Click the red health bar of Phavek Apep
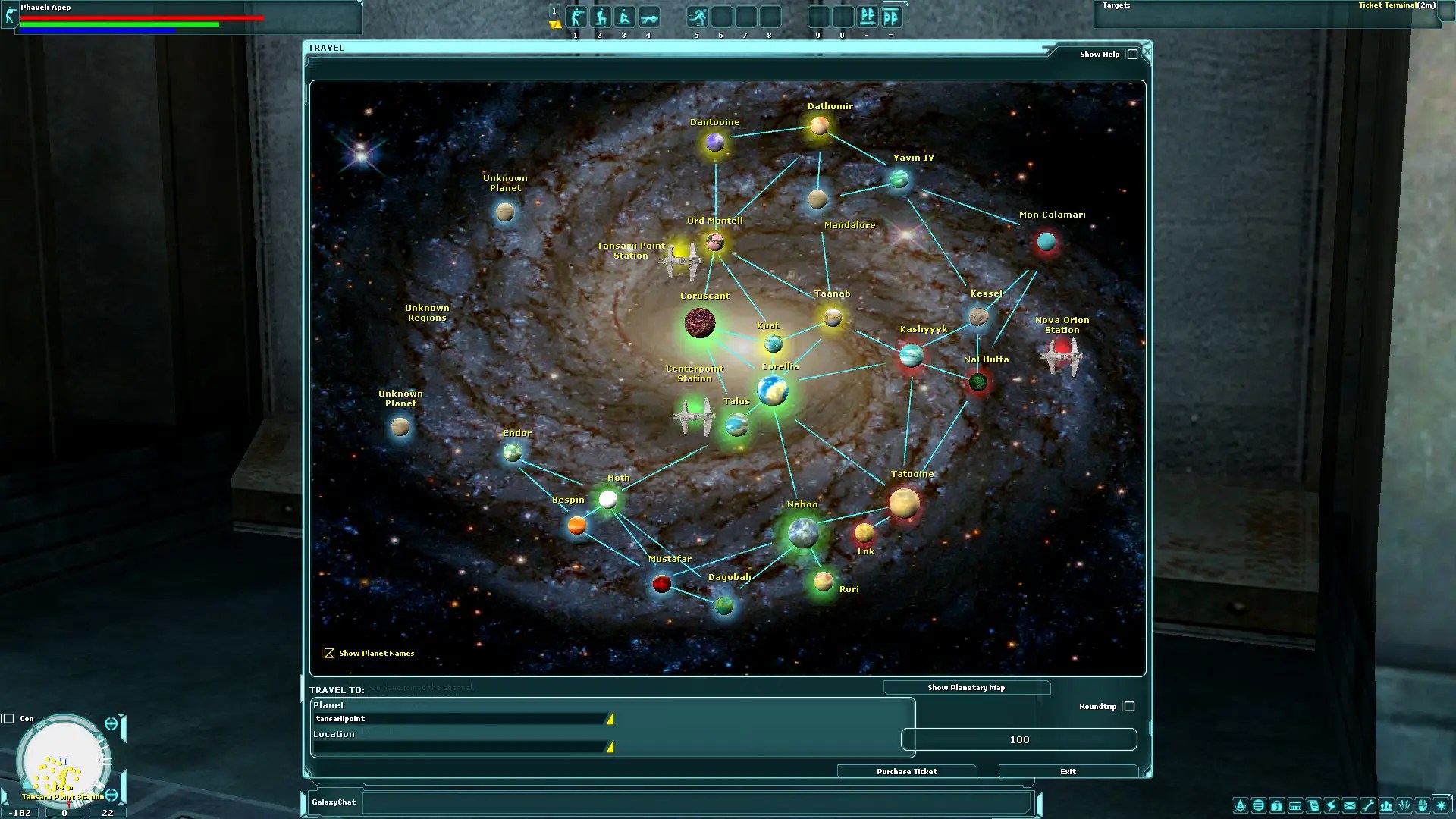Viewport: 1456px width, 819px height. pos(136,17)
